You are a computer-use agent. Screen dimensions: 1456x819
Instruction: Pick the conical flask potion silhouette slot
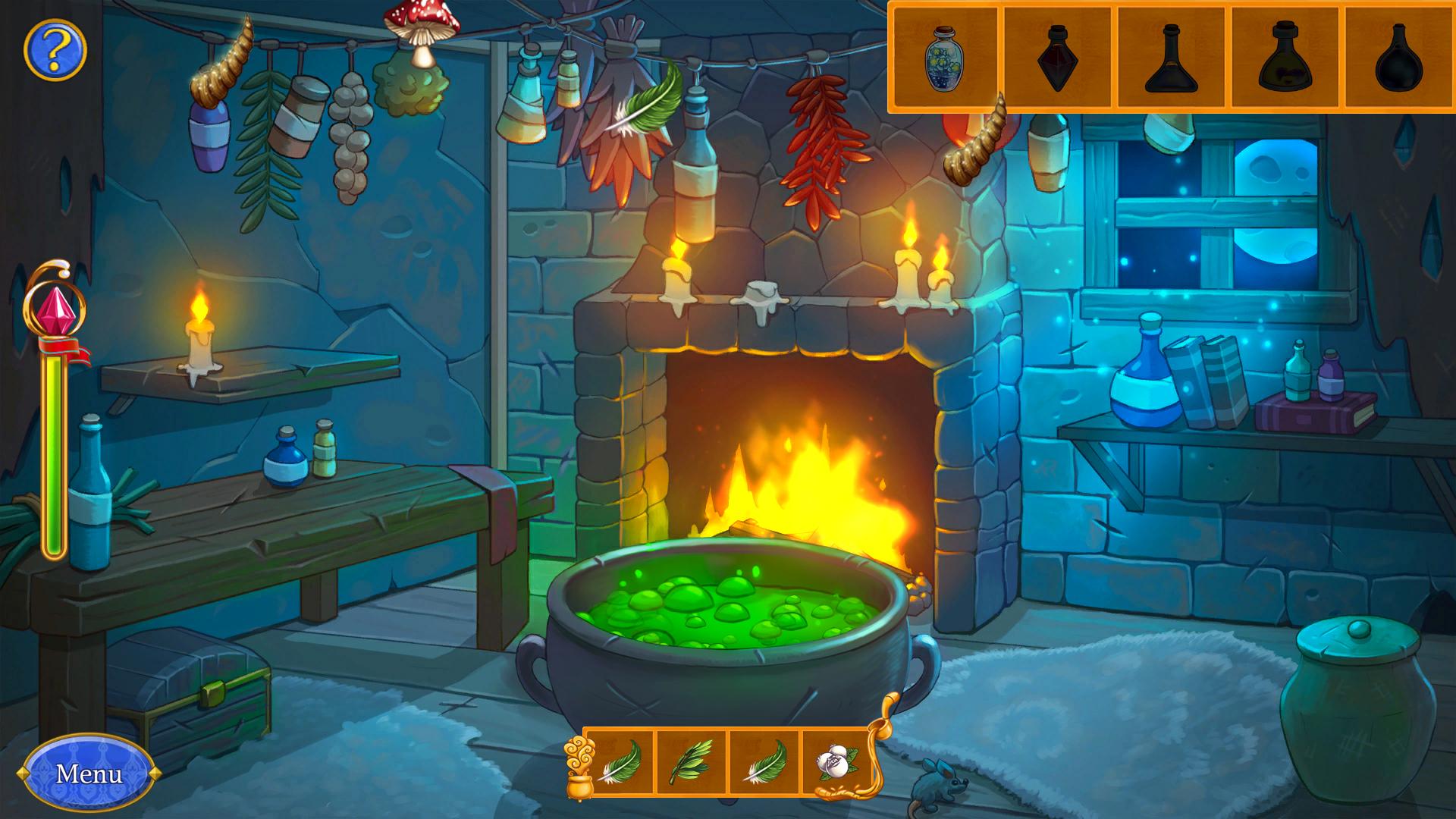point(1172,58)
